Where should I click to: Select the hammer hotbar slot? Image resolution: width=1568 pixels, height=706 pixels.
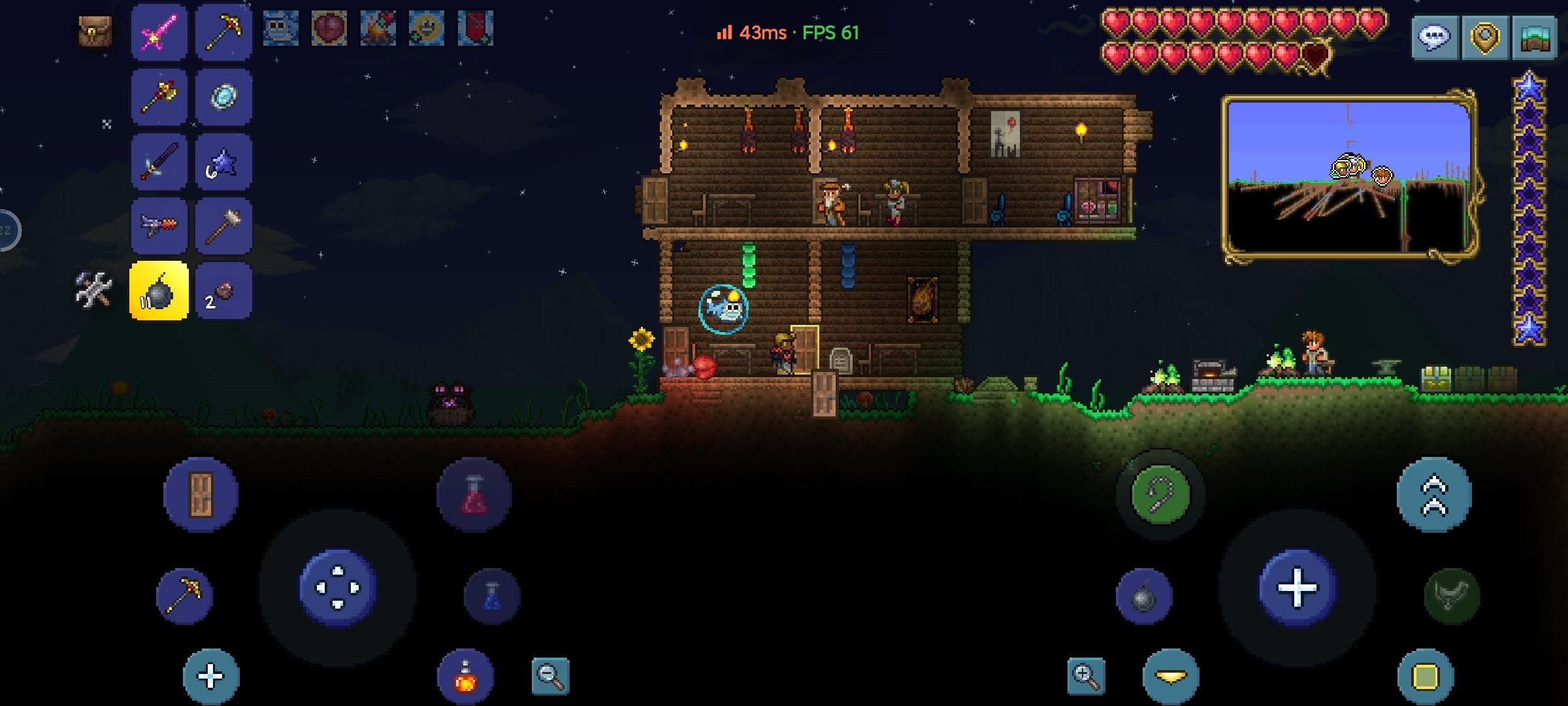tap(223, 226)
